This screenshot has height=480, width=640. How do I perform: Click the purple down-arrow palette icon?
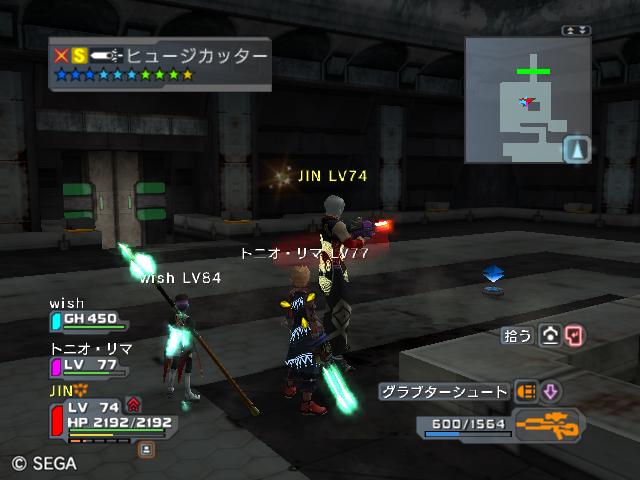(x=551, y=391)
